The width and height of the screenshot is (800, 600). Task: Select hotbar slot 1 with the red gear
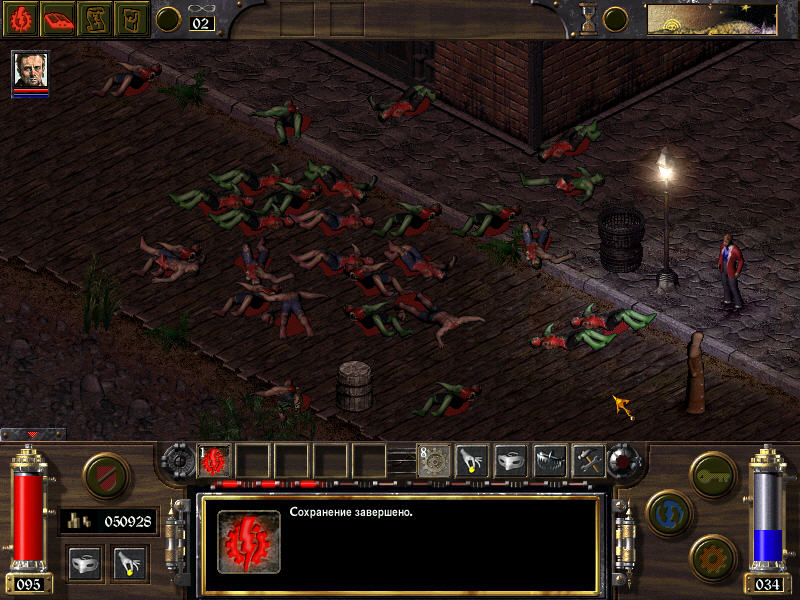[215, 460]
